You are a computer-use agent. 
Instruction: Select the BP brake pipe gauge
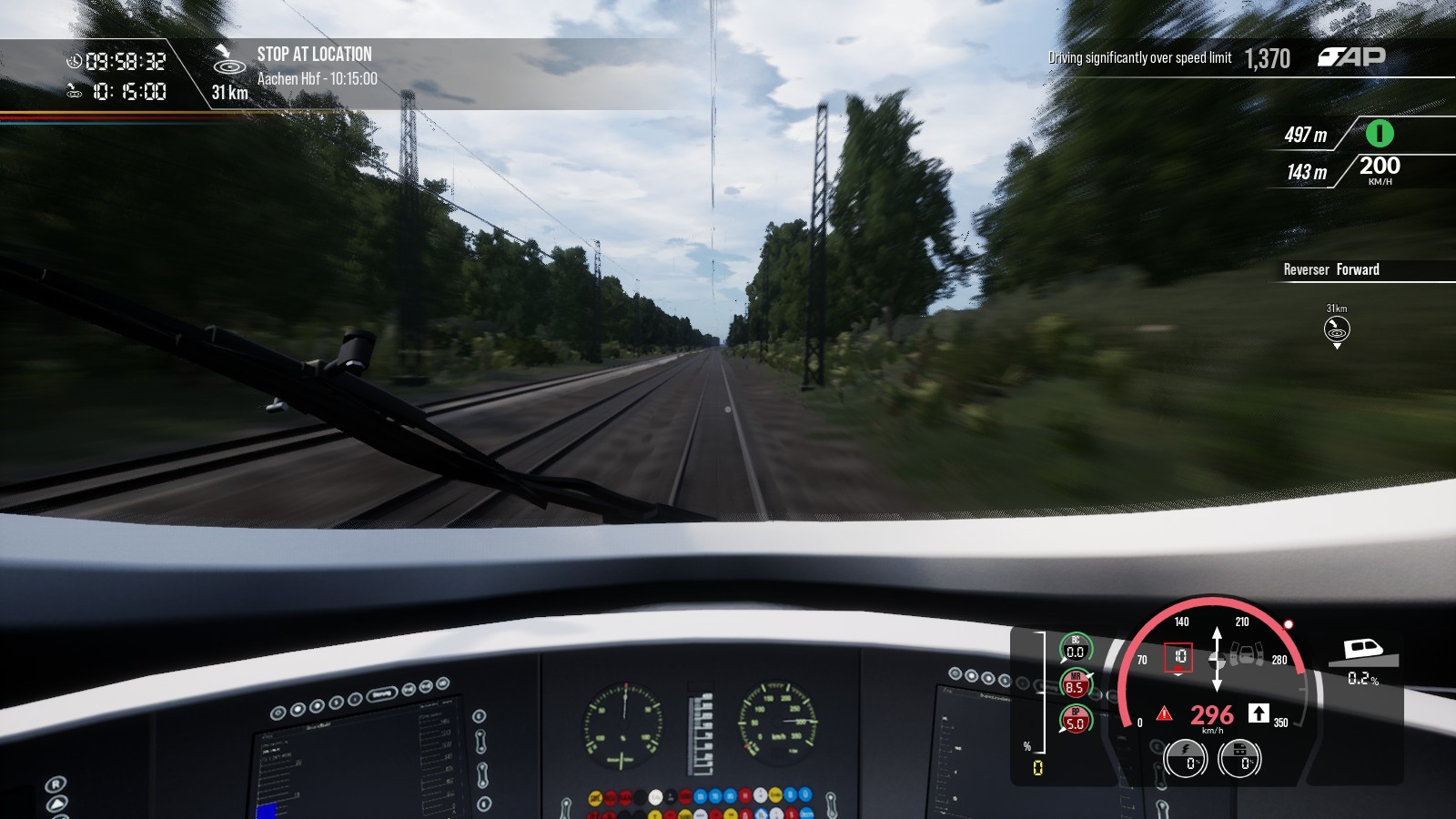pos(1076,720)
